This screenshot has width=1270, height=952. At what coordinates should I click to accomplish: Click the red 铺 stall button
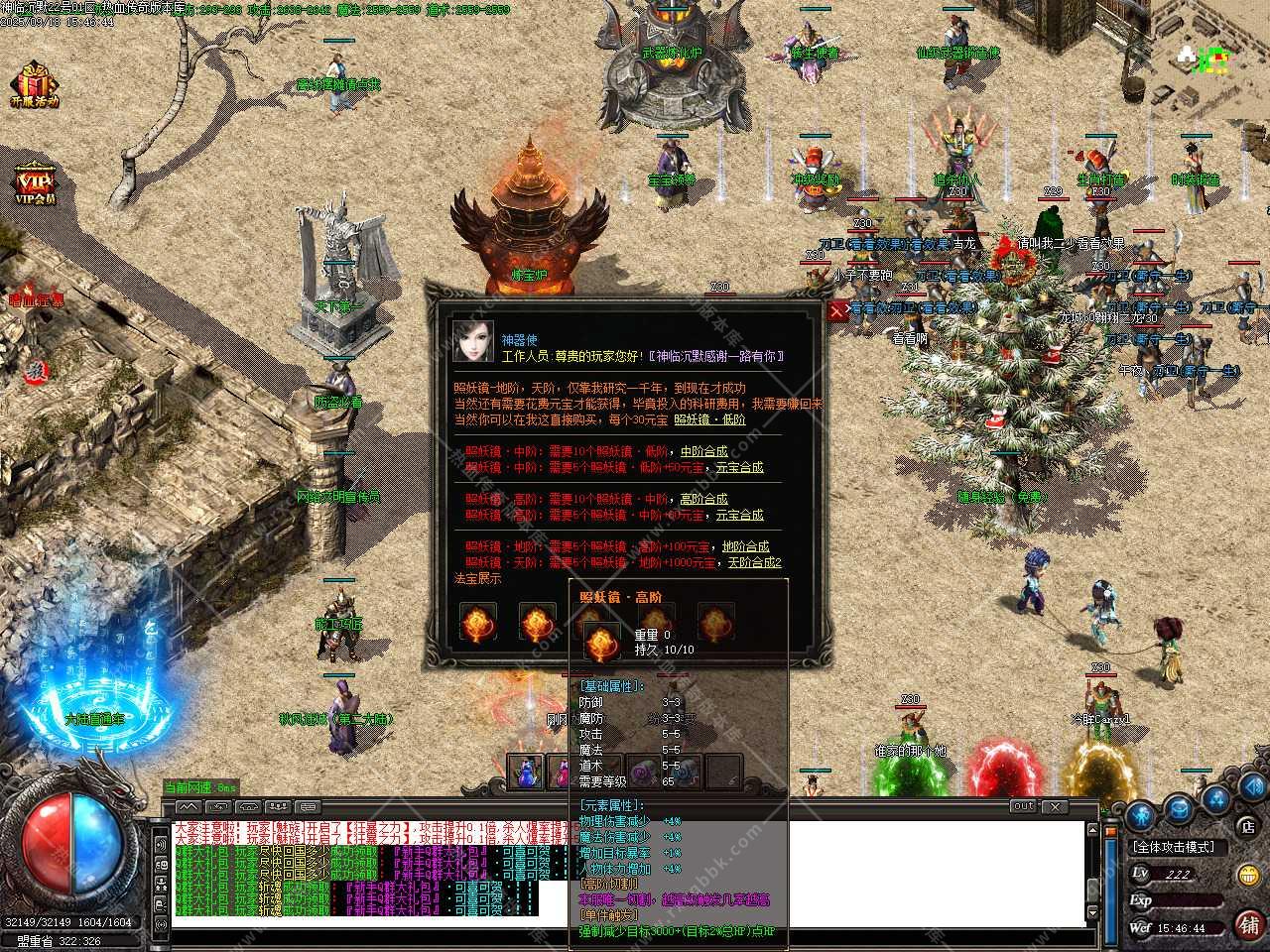[1248, 922]
